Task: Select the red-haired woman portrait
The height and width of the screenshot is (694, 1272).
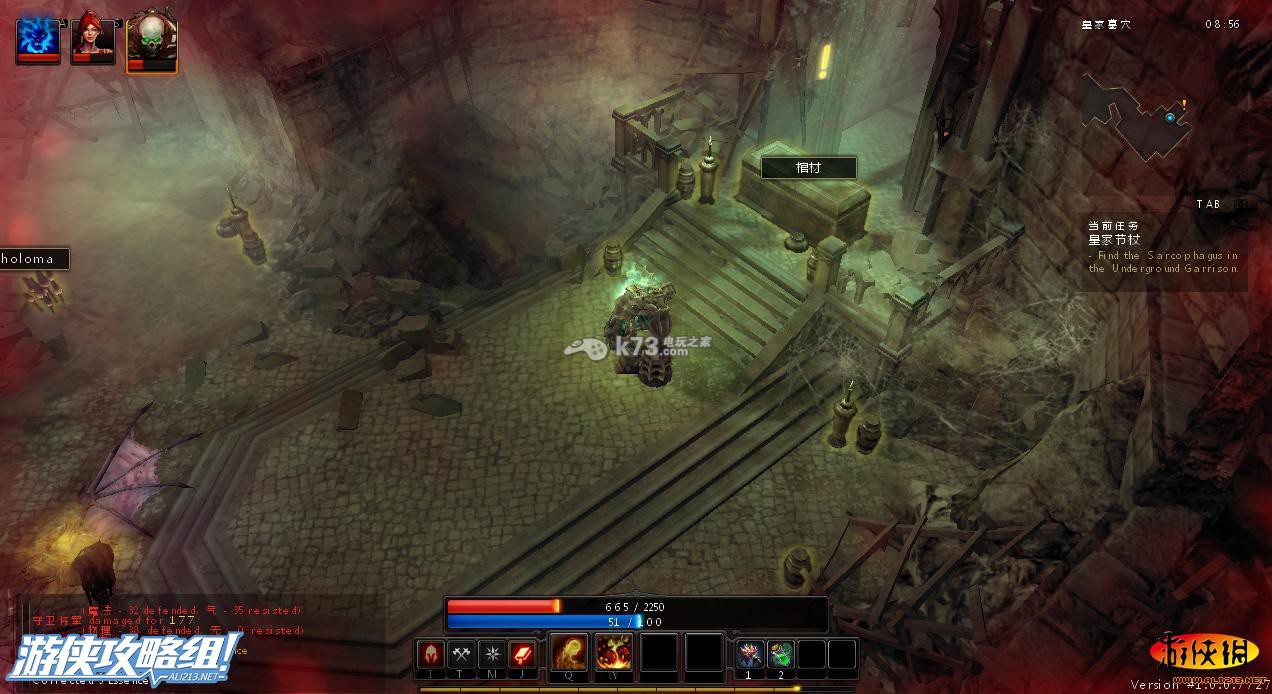Action: 93,40
